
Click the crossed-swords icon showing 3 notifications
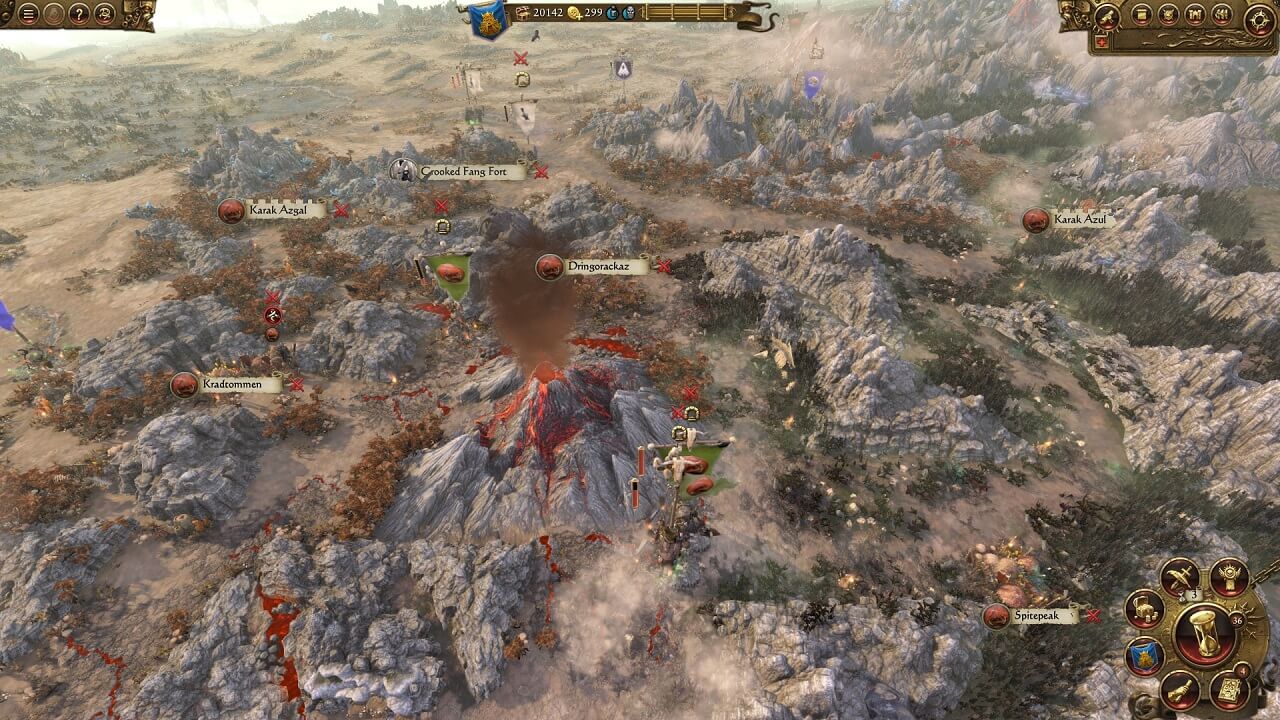click(1180, 577)
